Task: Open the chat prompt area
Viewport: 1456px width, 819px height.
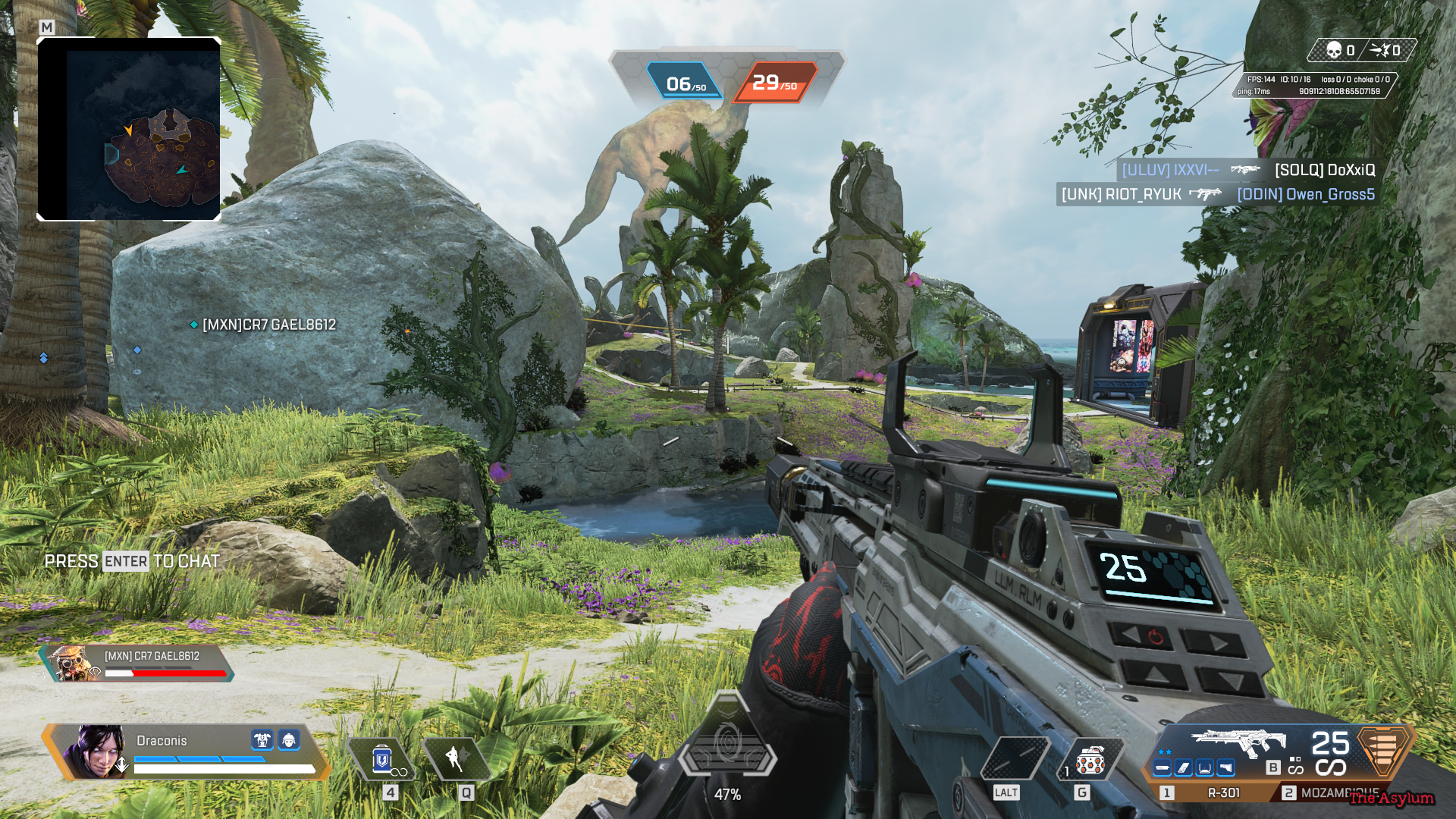Action: [x=132, y=561]
